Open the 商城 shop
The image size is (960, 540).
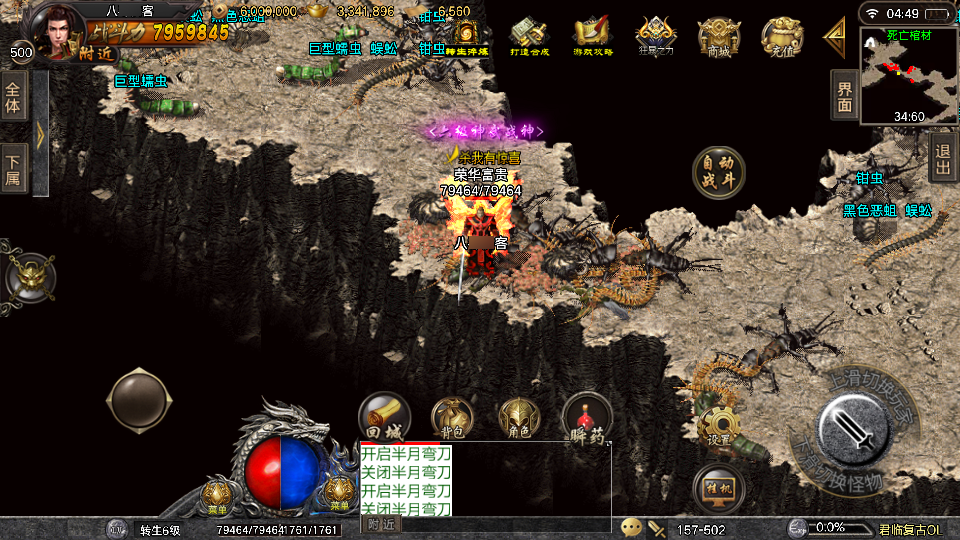(x=719, y=37)
